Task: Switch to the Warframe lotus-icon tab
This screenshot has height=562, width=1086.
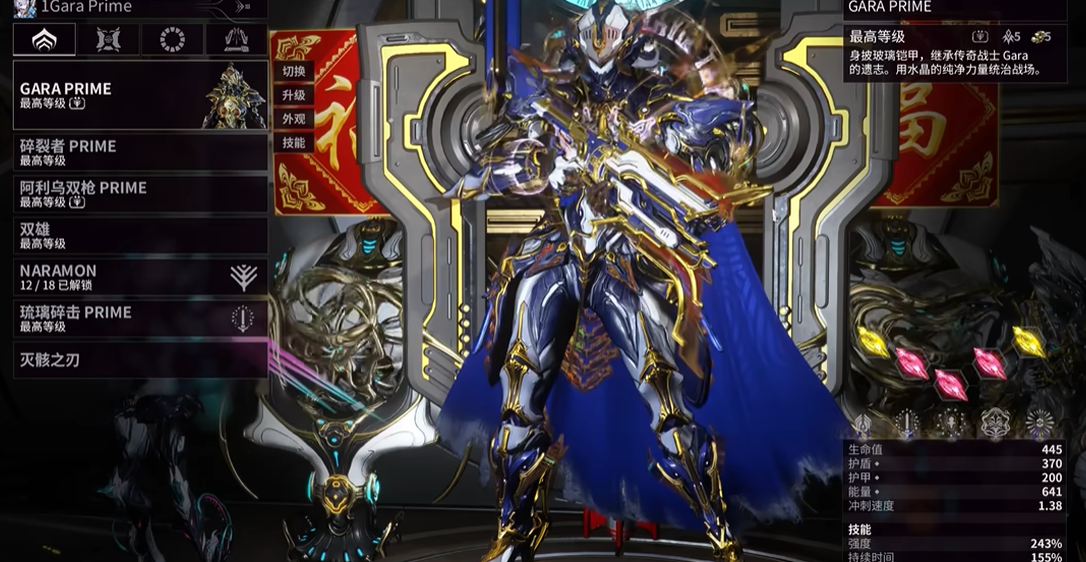Action: pos(44,40)
